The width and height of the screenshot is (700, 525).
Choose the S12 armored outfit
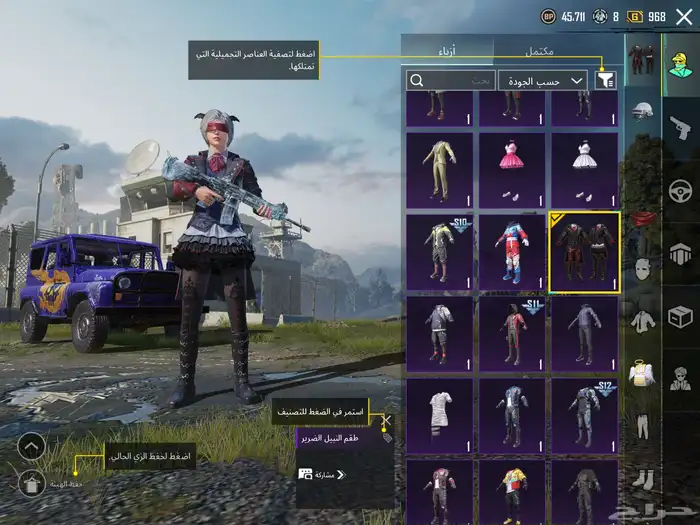[585, 415]
